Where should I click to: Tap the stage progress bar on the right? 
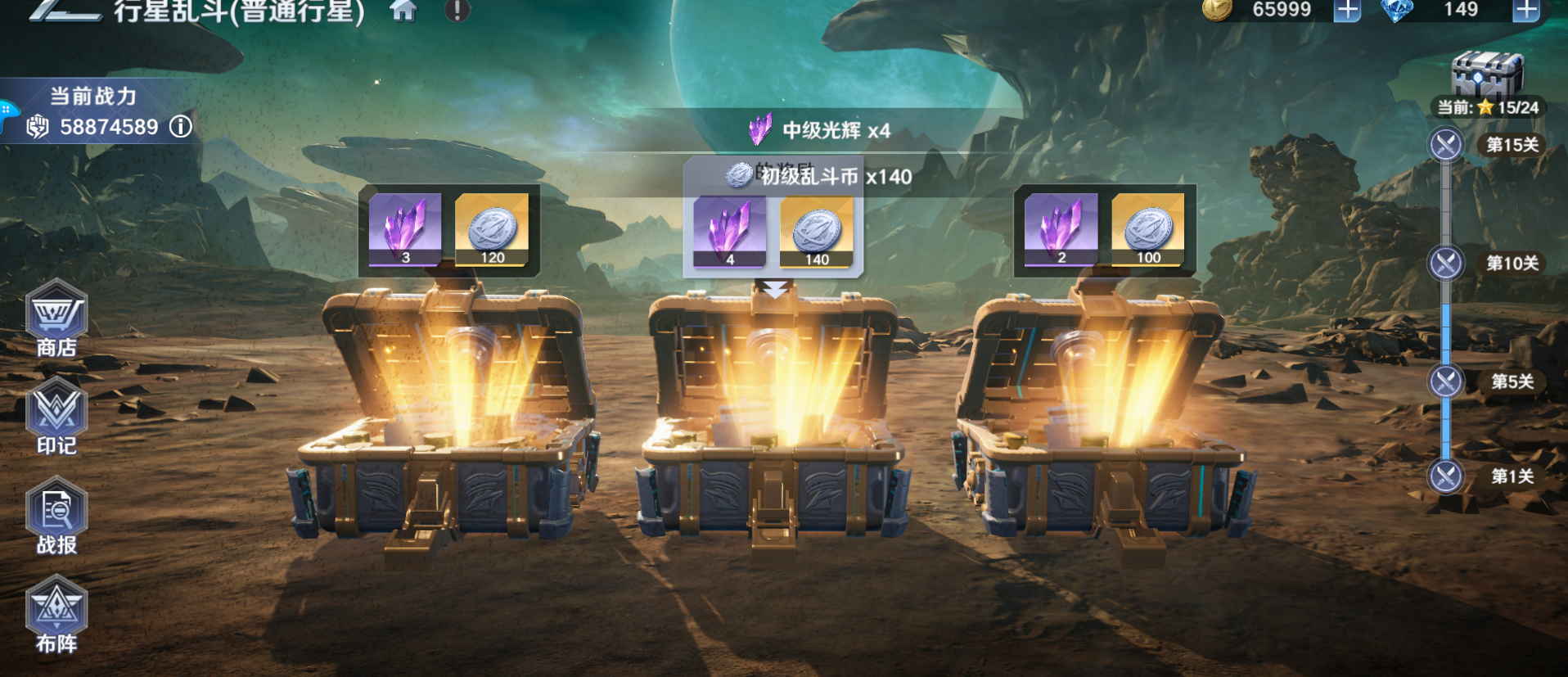coord(1445,327)
